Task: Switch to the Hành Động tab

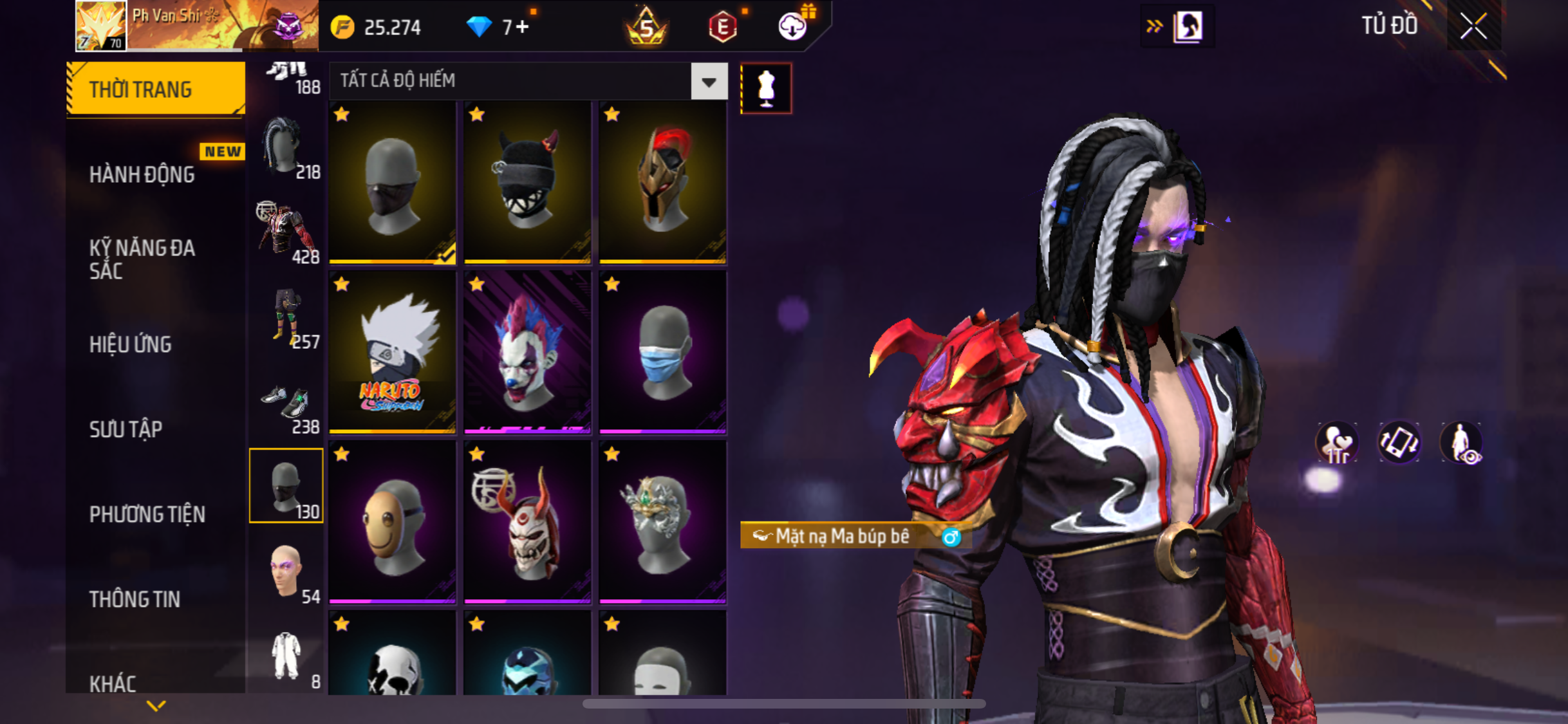Action: click(x=142, y=174)
